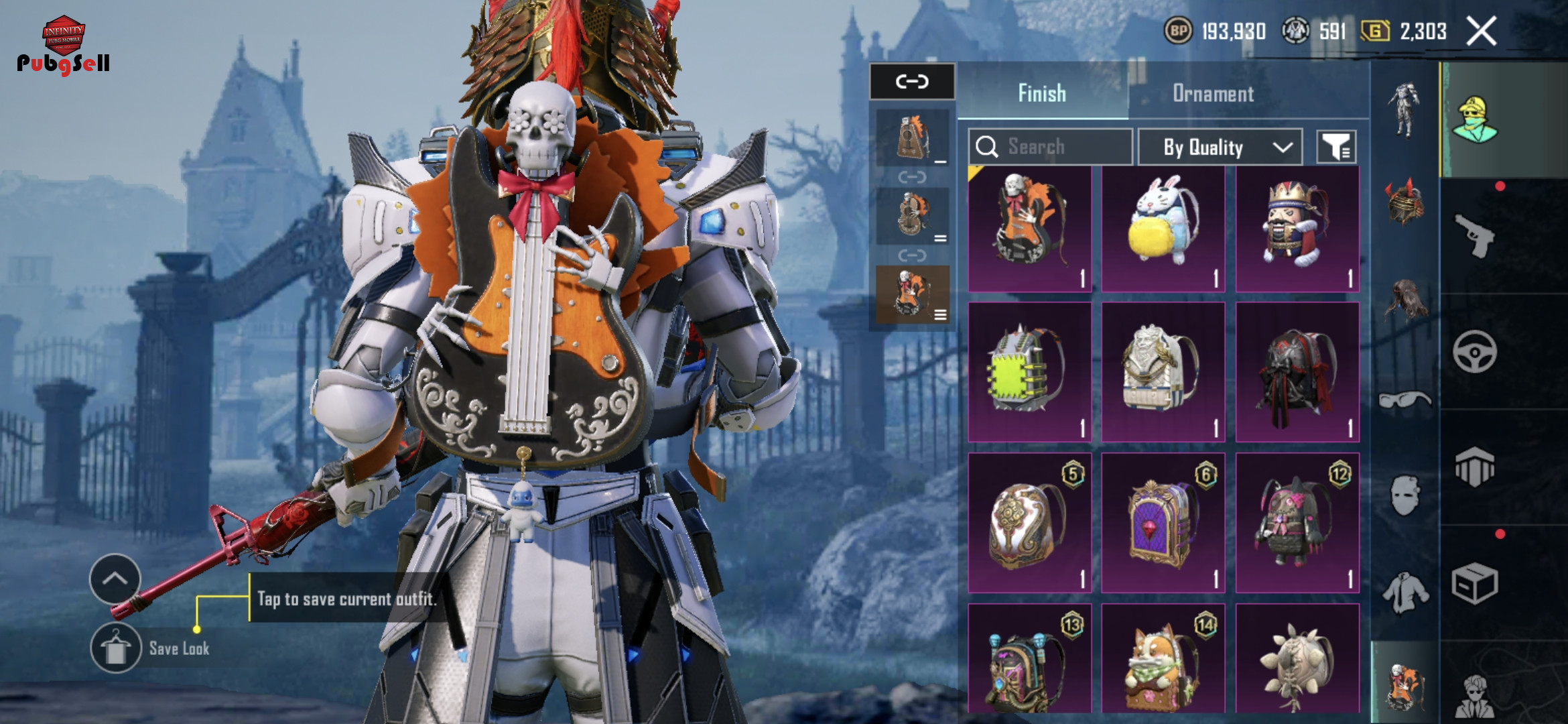The height and width of the screenshot is (724, 1568).
Task: Open the glasses accessory slot
Action: [x=1405, y=400]
